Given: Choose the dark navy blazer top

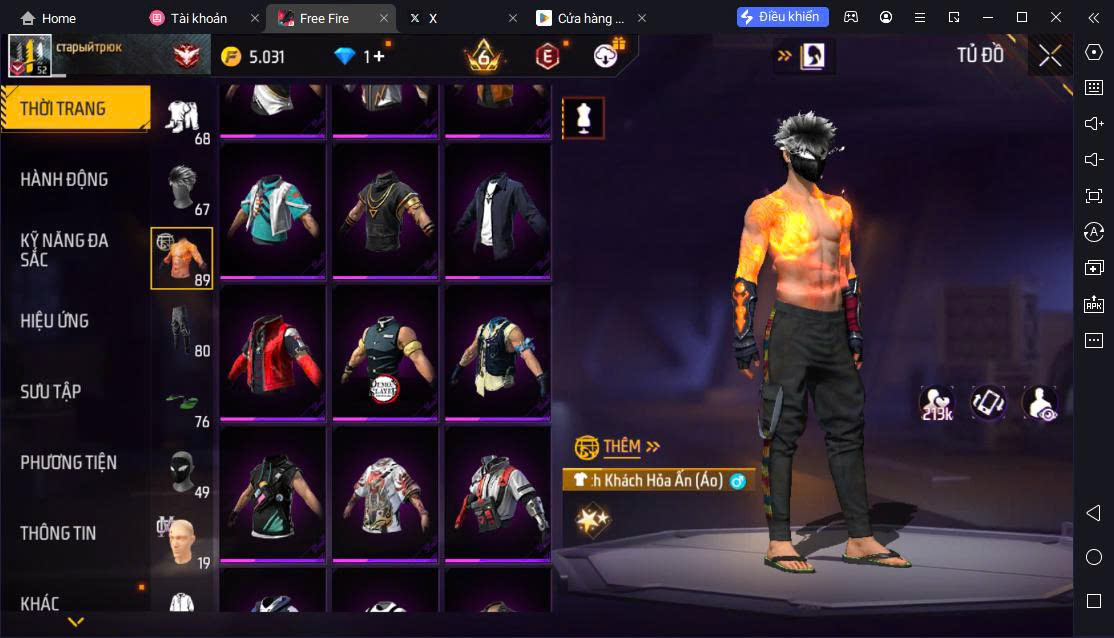Looking at the screenshot, I should [497, 210].
